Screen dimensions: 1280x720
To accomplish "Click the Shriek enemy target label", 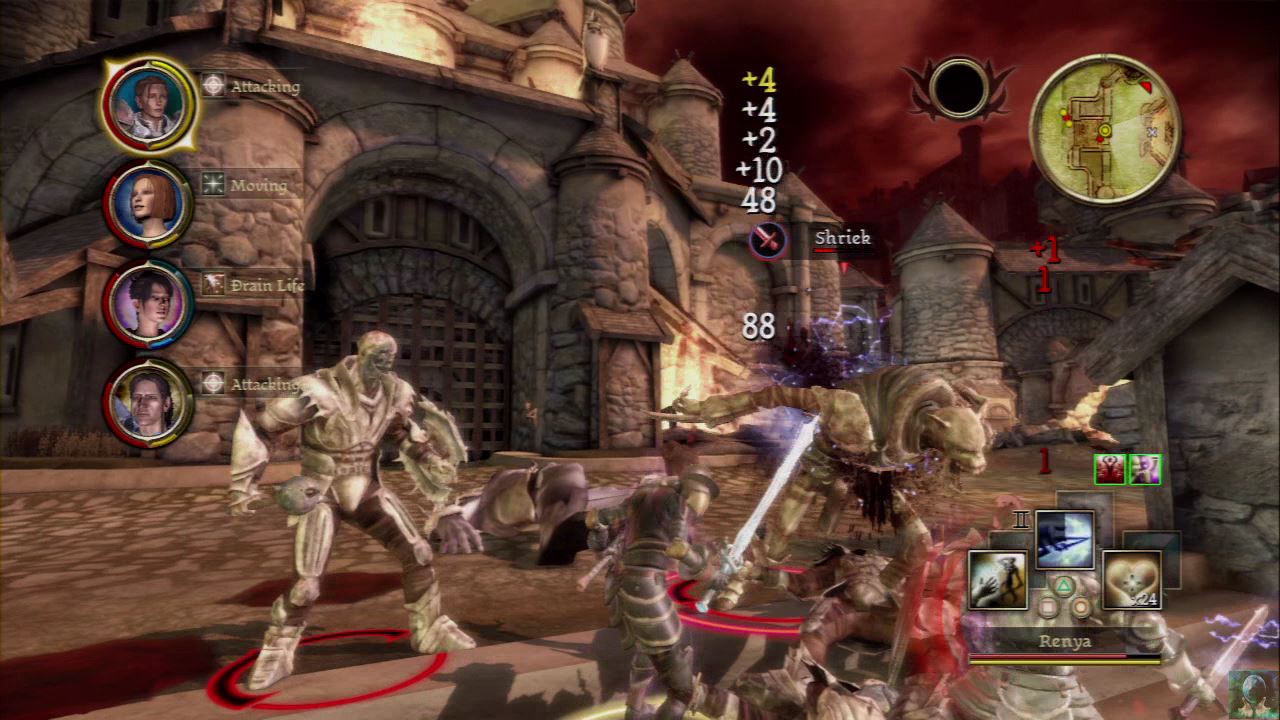I will (842, 238).
